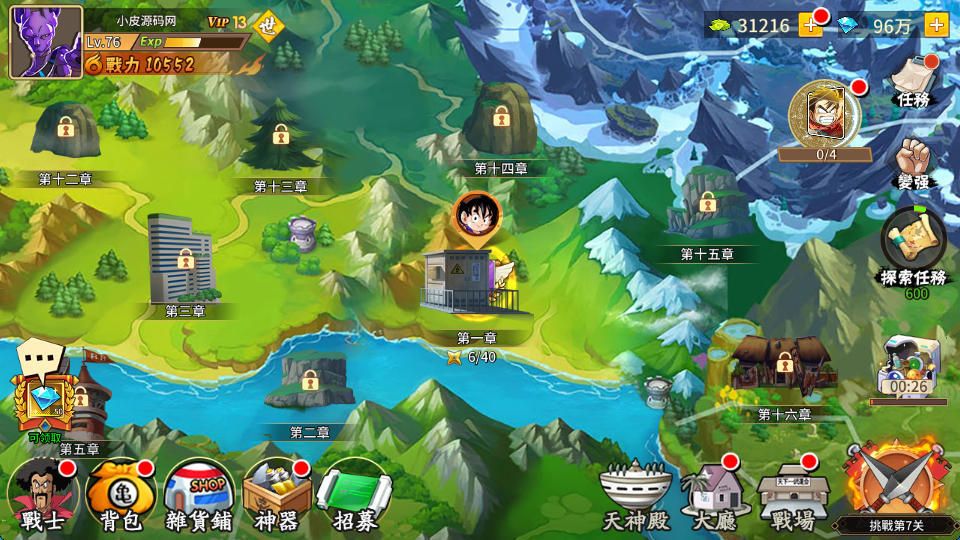Select chapter 第一章 stage building
960x540 pixels.
468,284
